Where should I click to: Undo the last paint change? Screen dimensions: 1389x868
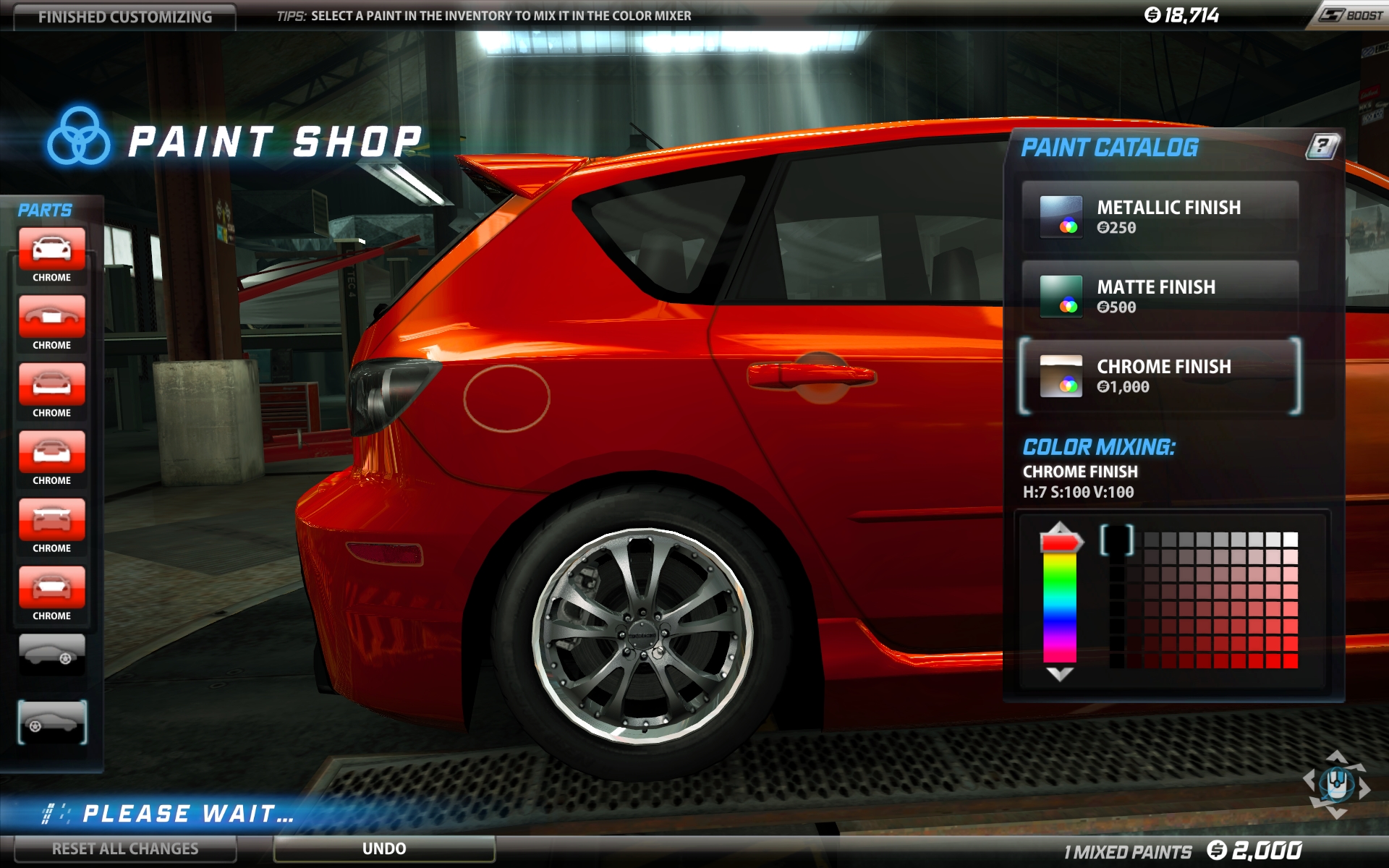point(384,848)
